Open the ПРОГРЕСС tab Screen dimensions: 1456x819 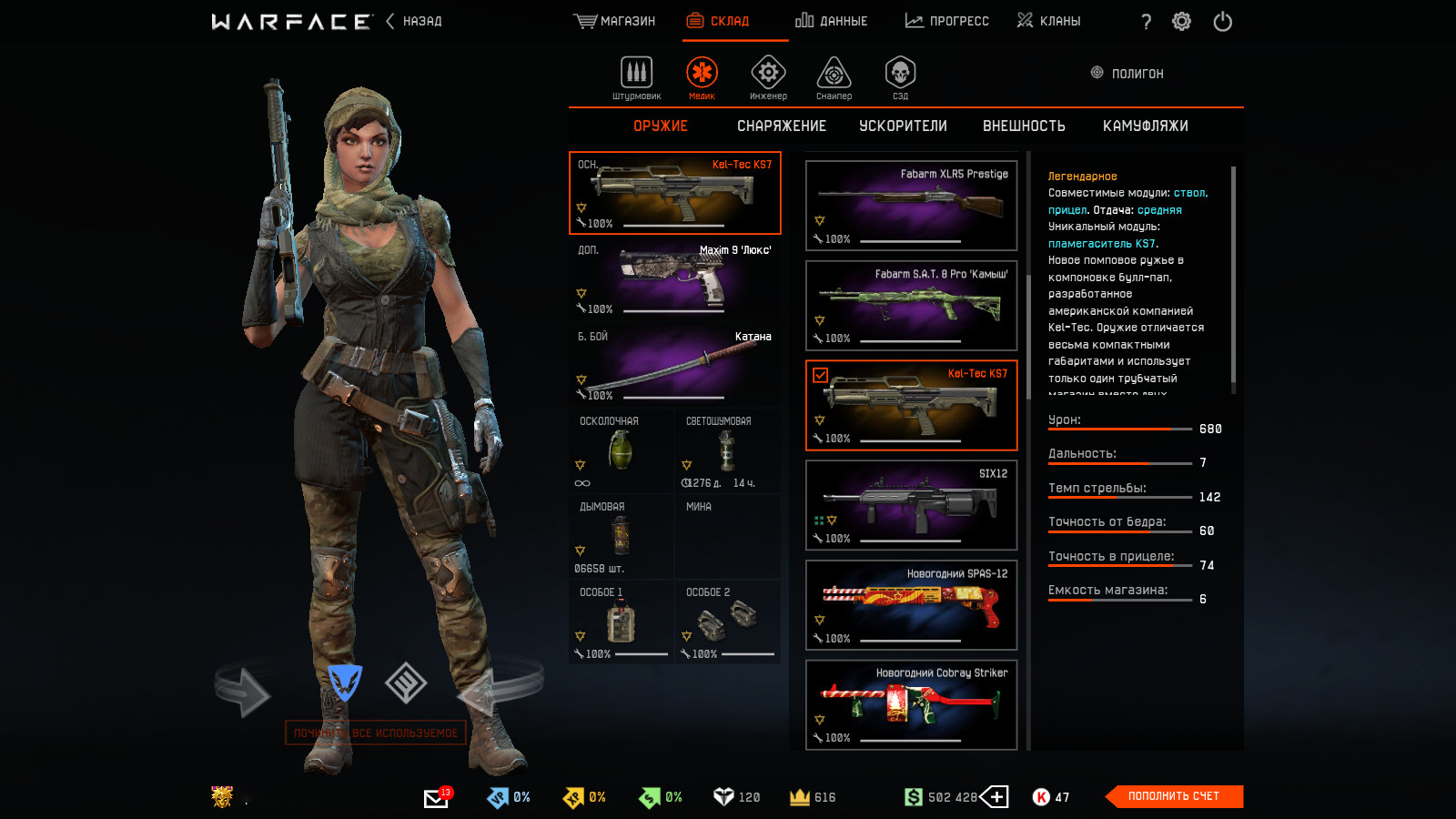(947, 21)
